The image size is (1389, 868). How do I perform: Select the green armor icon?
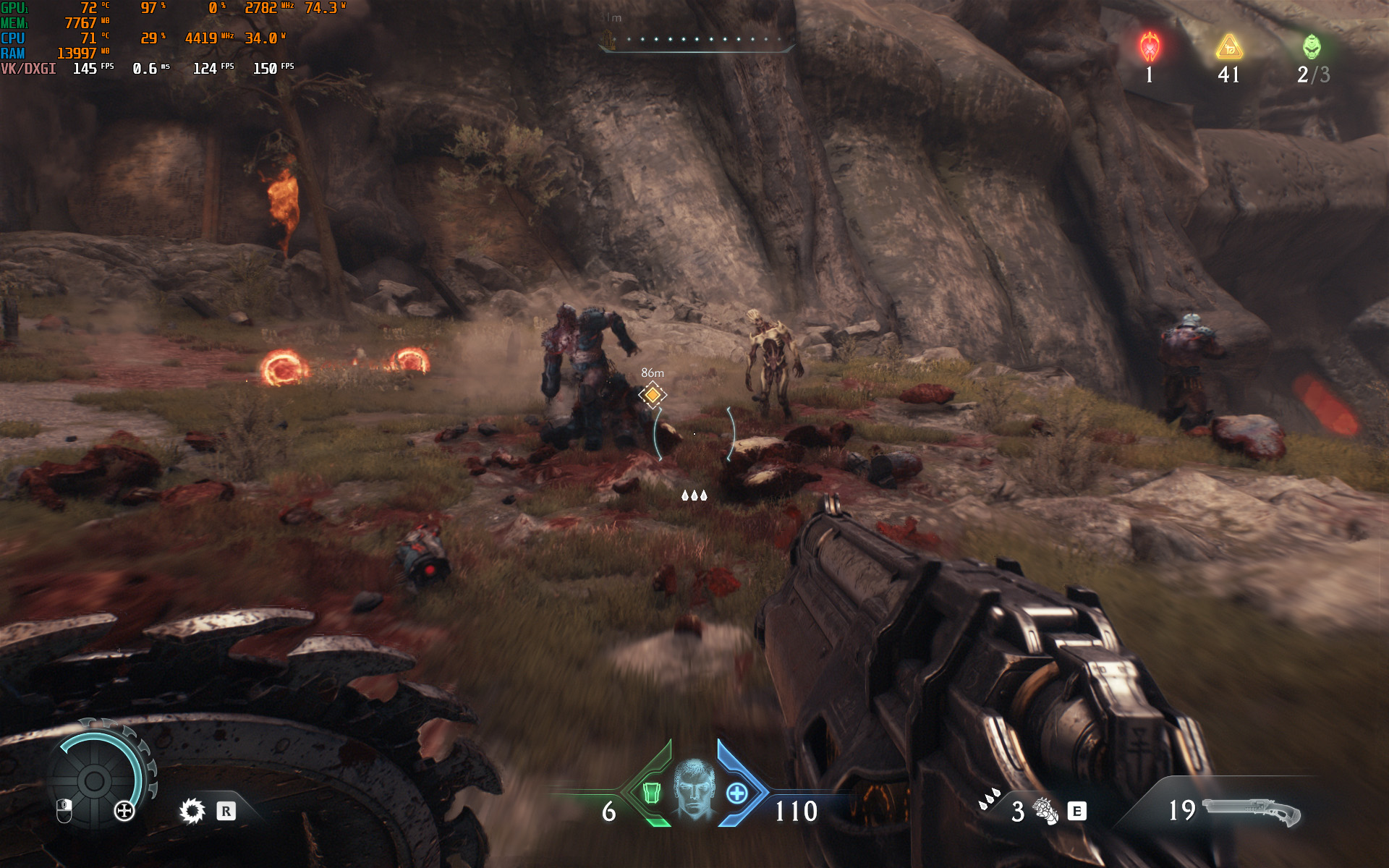click(x=651, y=793)
